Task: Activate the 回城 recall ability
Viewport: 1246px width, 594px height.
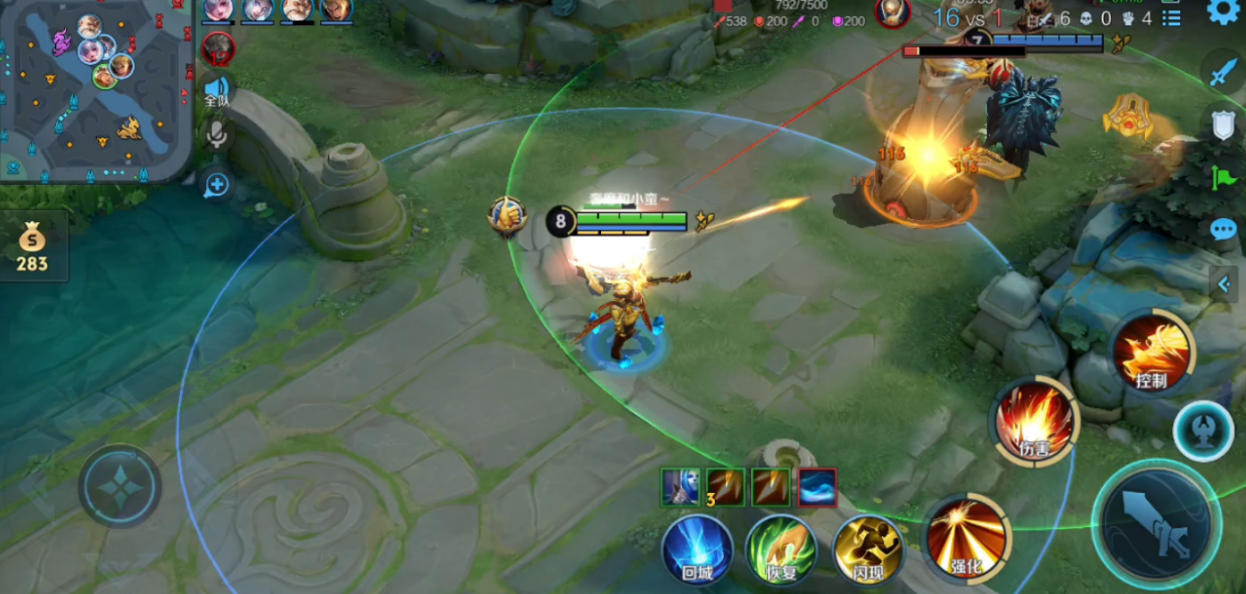Action: click(x=696, y=548)
